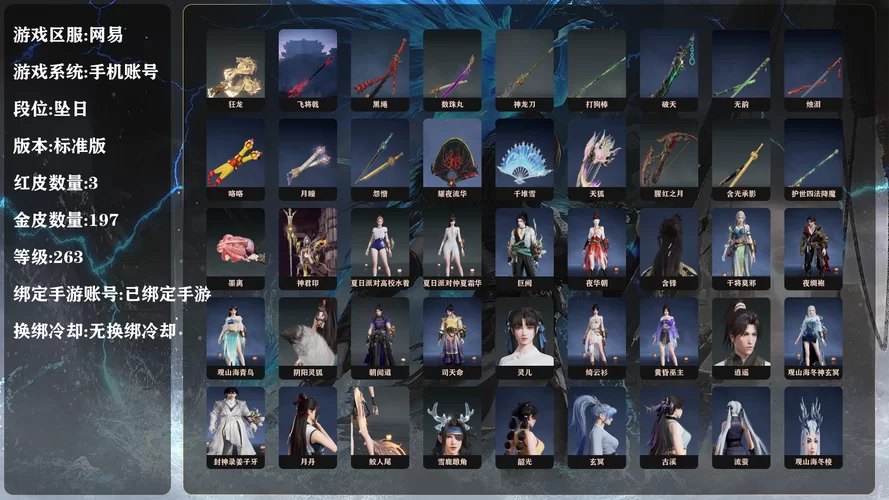Choose the 神龙刀 weapon skin
Image resolution: width=889 pixels, height=500 pixels.
point(524,64)
